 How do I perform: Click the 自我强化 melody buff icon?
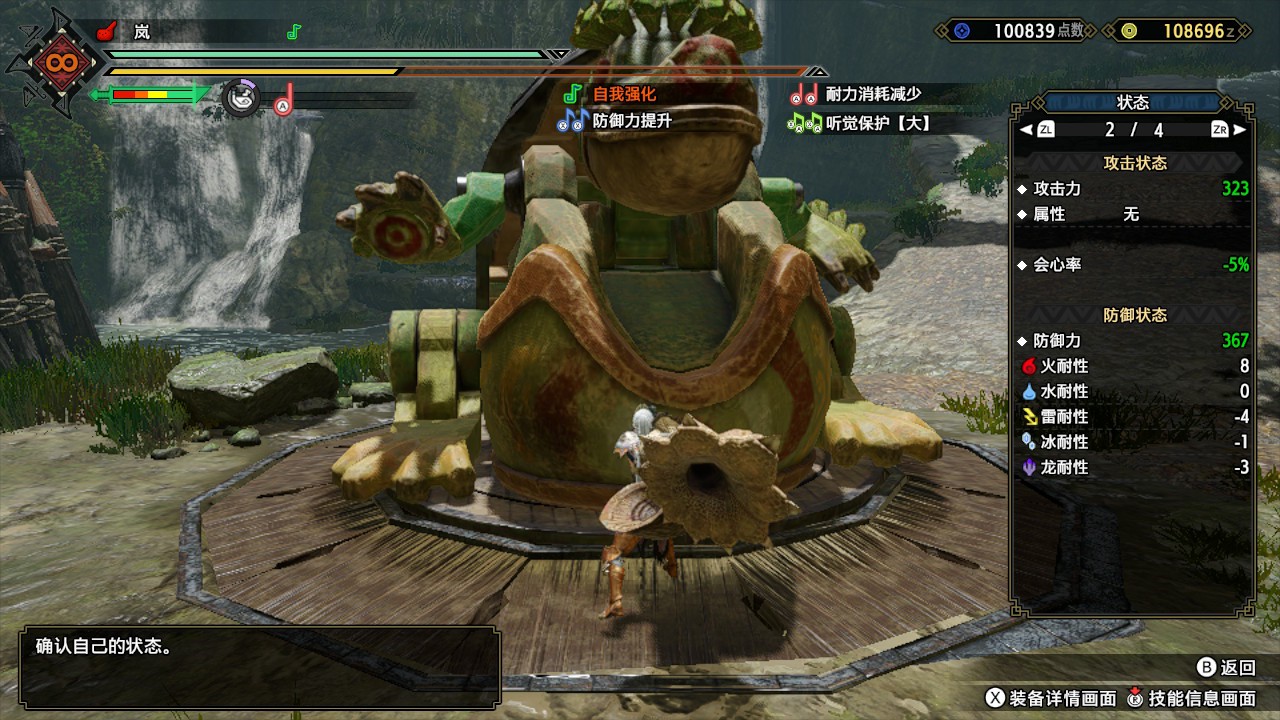(x=573, y=94)
